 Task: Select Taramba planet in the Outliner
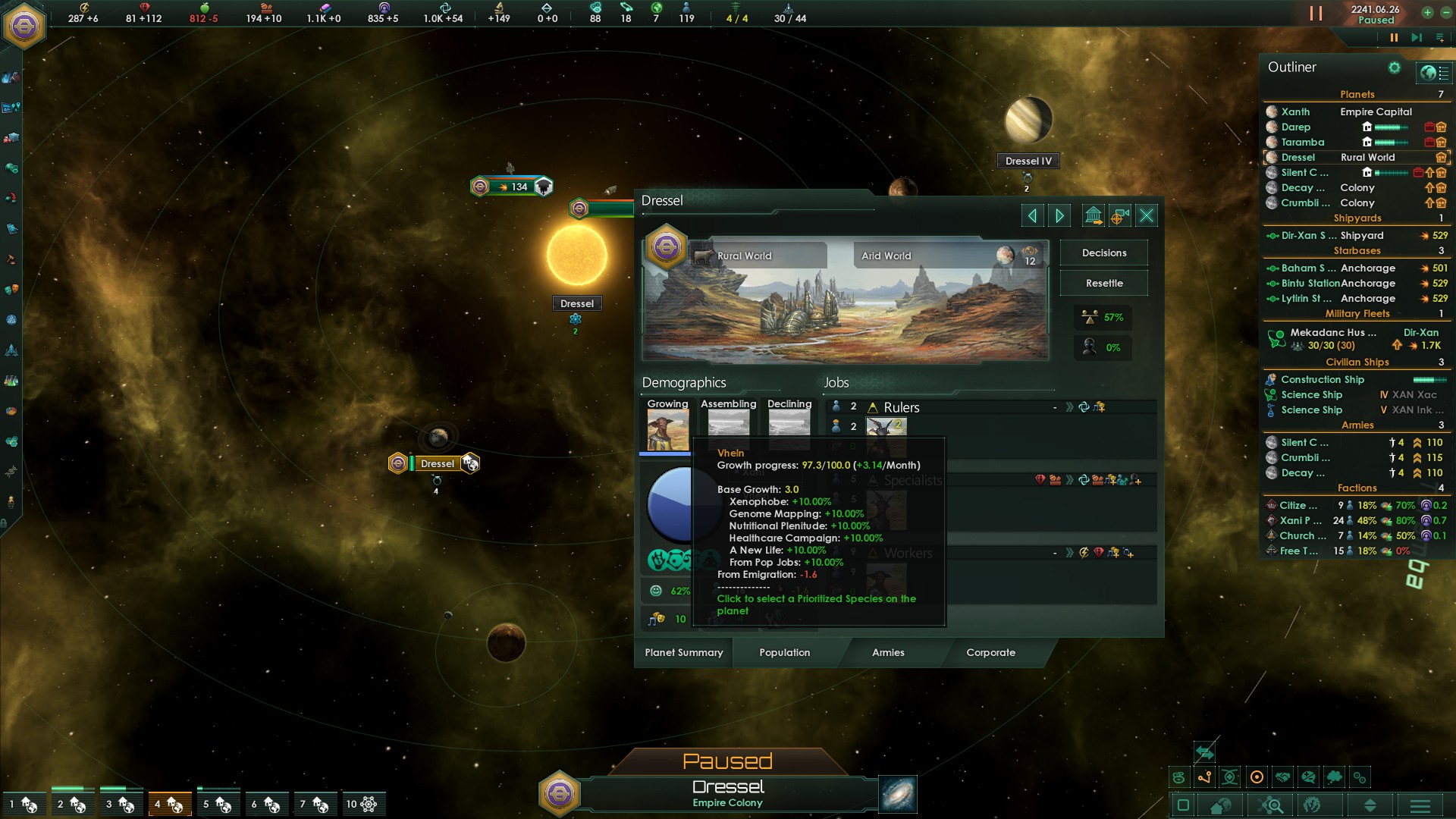(1302, 142)
